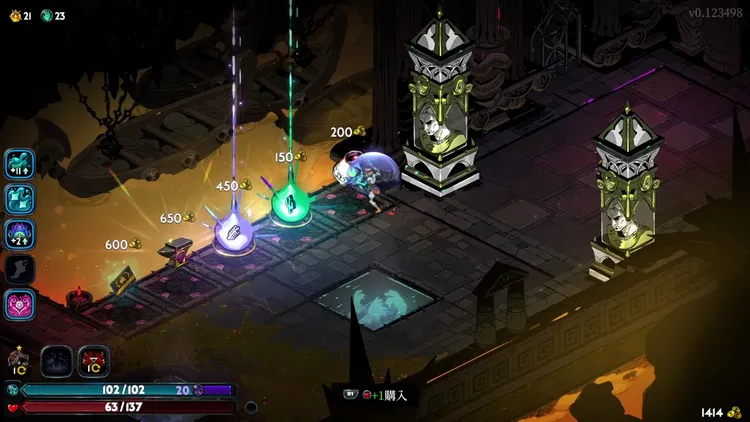Select the topmost teal boon with +11

20,164
